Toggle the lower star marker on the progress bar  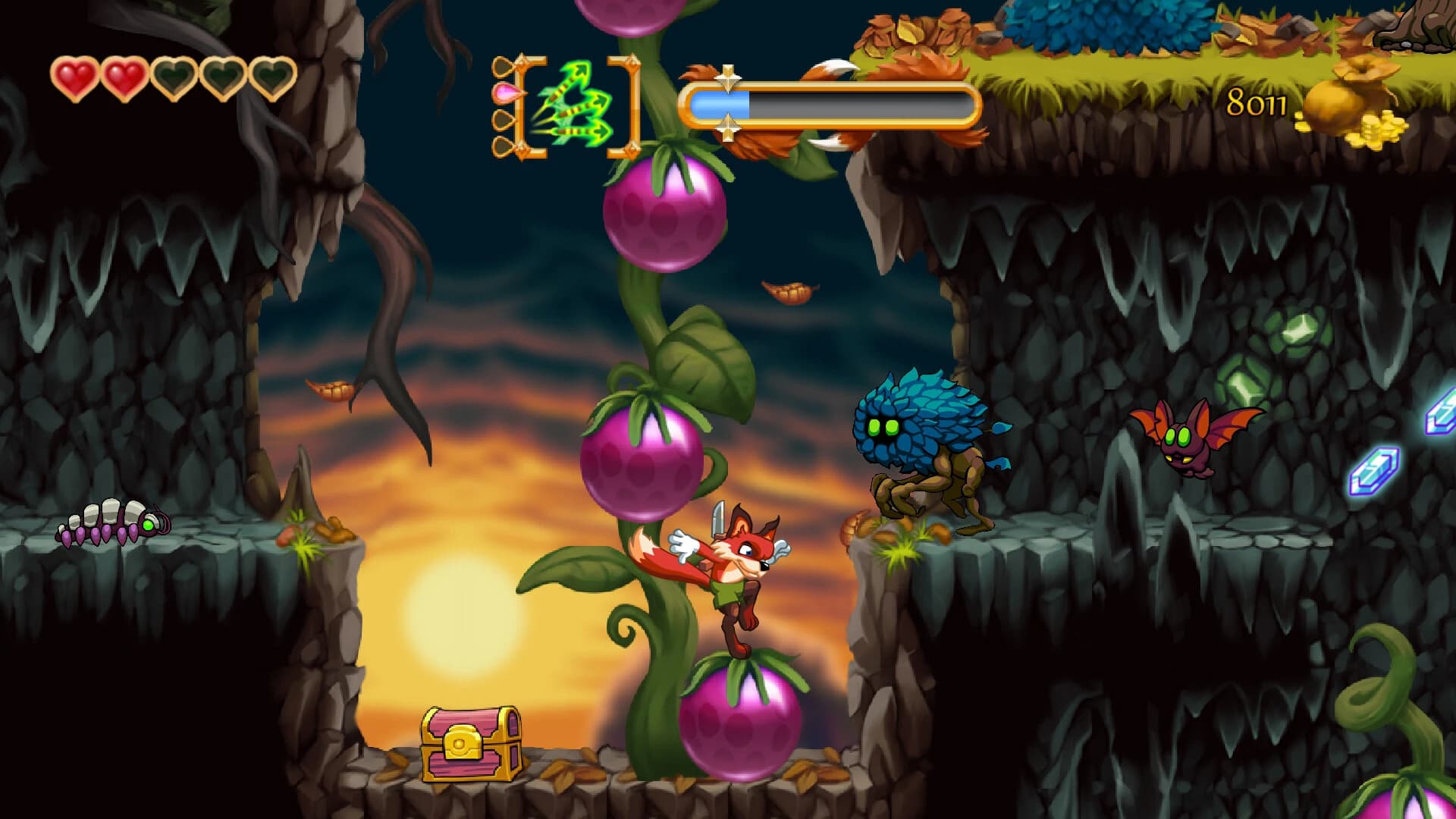[730, 129]
